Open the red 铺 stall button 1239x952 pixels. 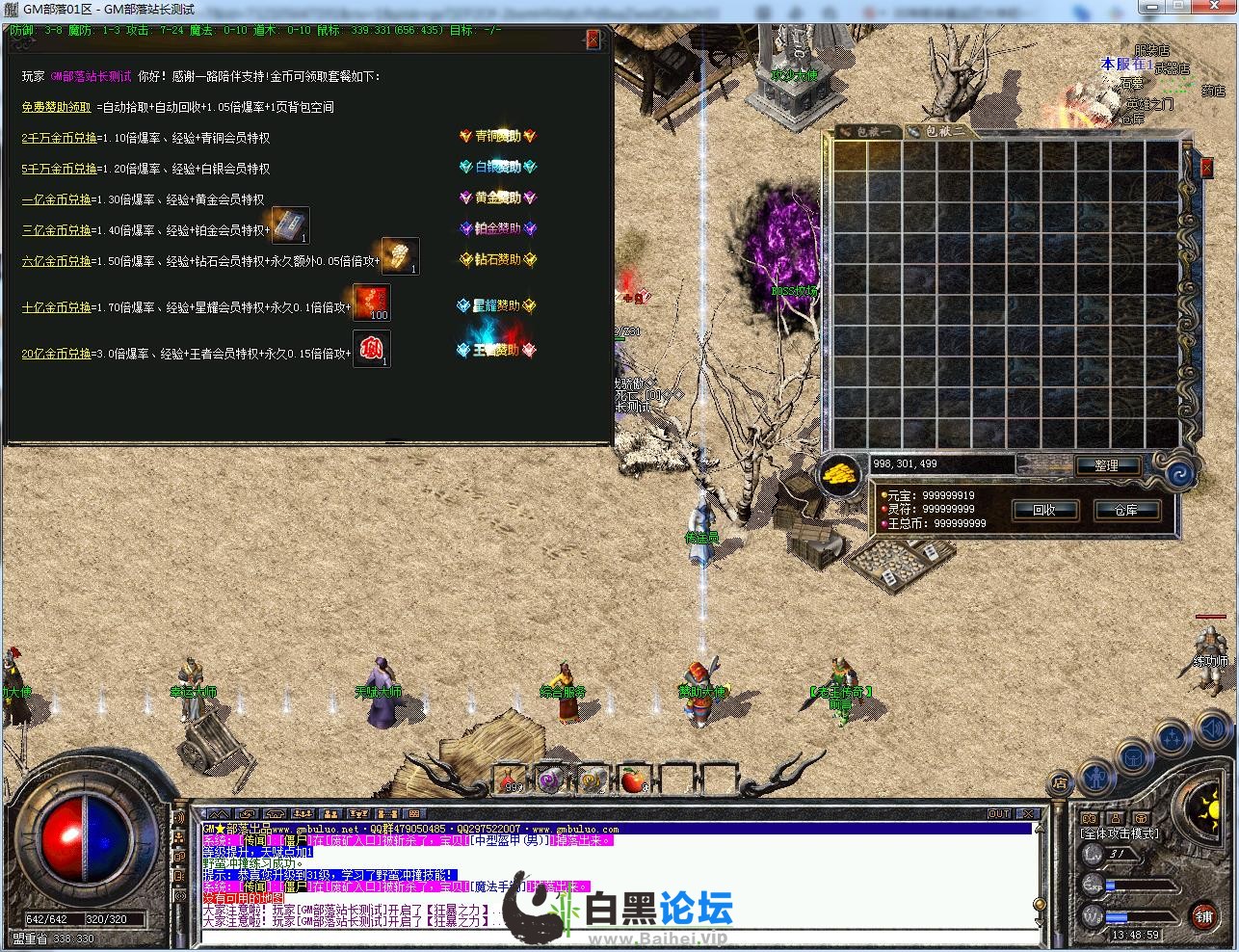coord(1203,913)
